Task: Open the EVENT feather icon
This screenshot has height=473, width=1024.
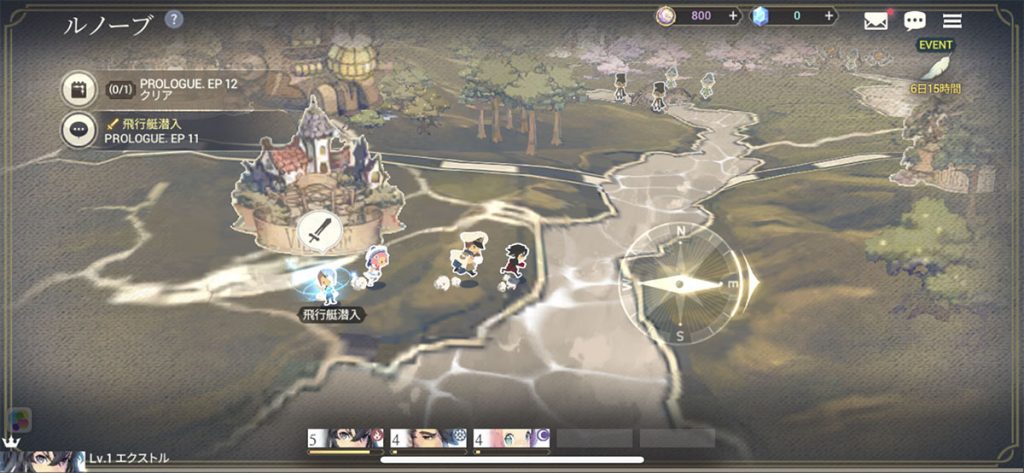Action: point(935,67)
